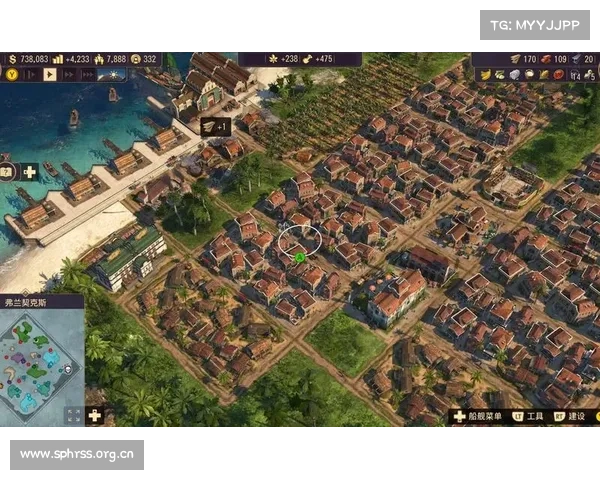Click the paper plane +1 notification
Screen dimensions: 600x480
[214, 126]
